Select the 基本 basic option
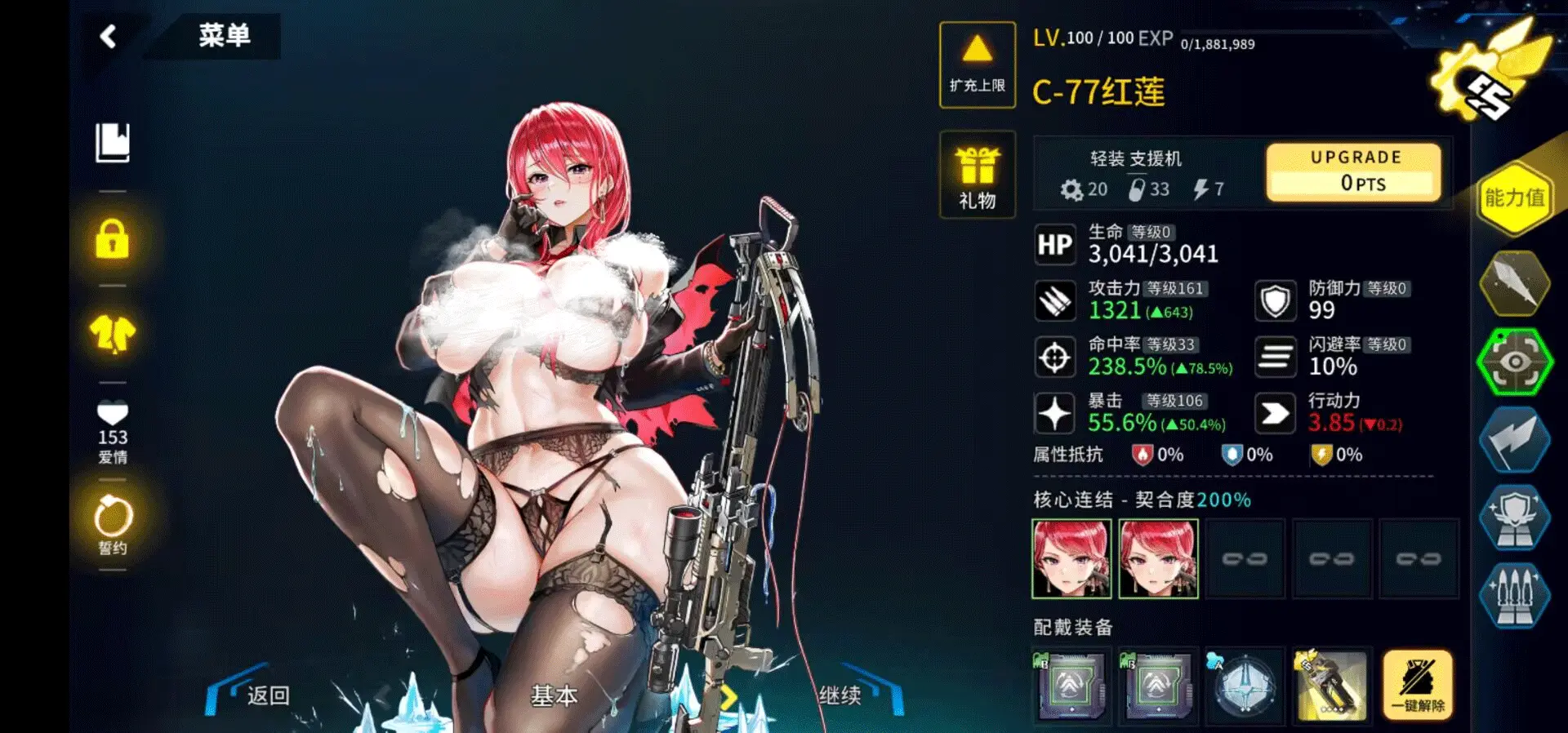This screenshot has width=1568, height=733. click(x=554, y=695)
